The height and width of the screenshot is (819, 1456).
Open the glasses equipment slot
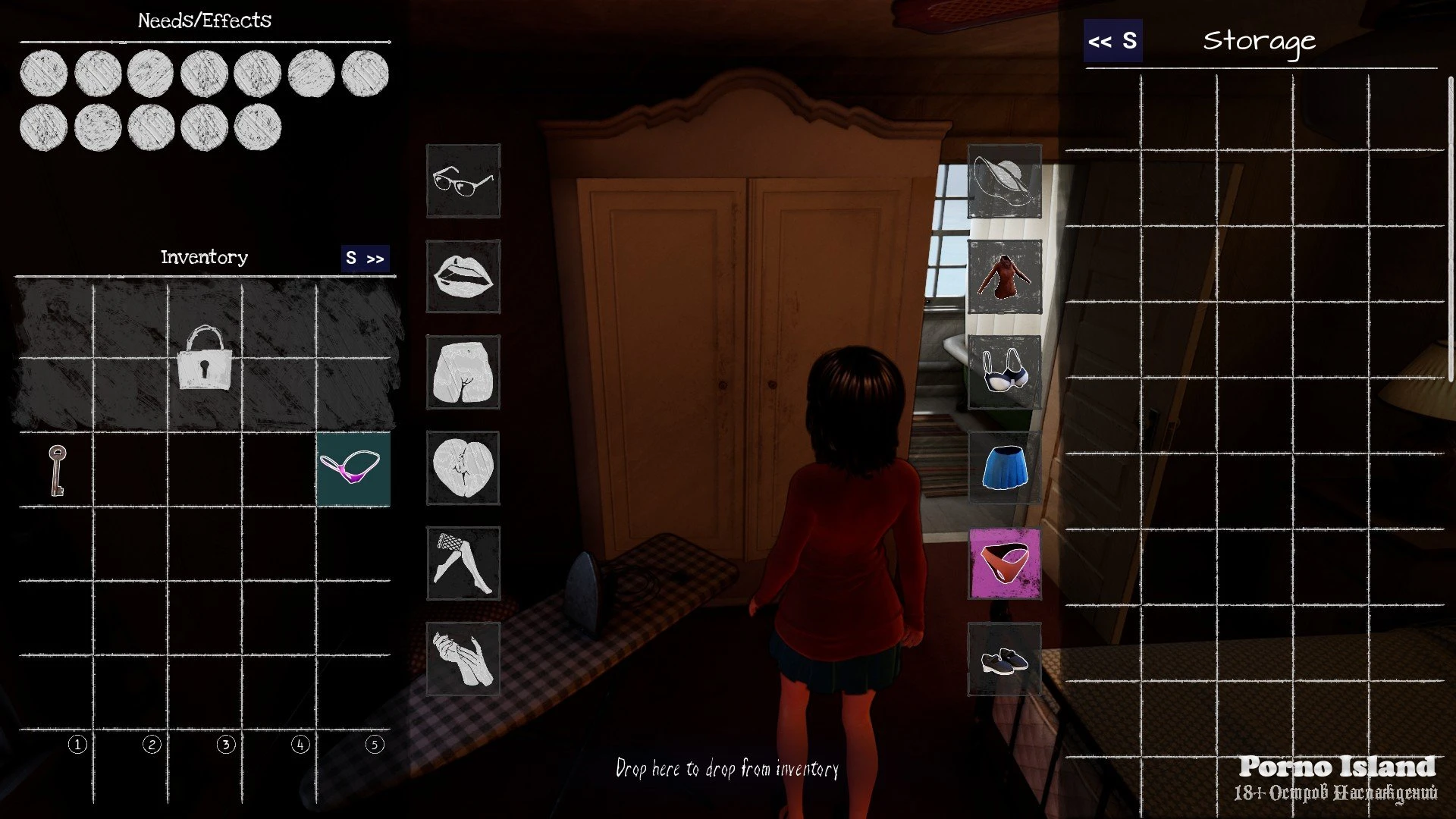pos(463,181)
